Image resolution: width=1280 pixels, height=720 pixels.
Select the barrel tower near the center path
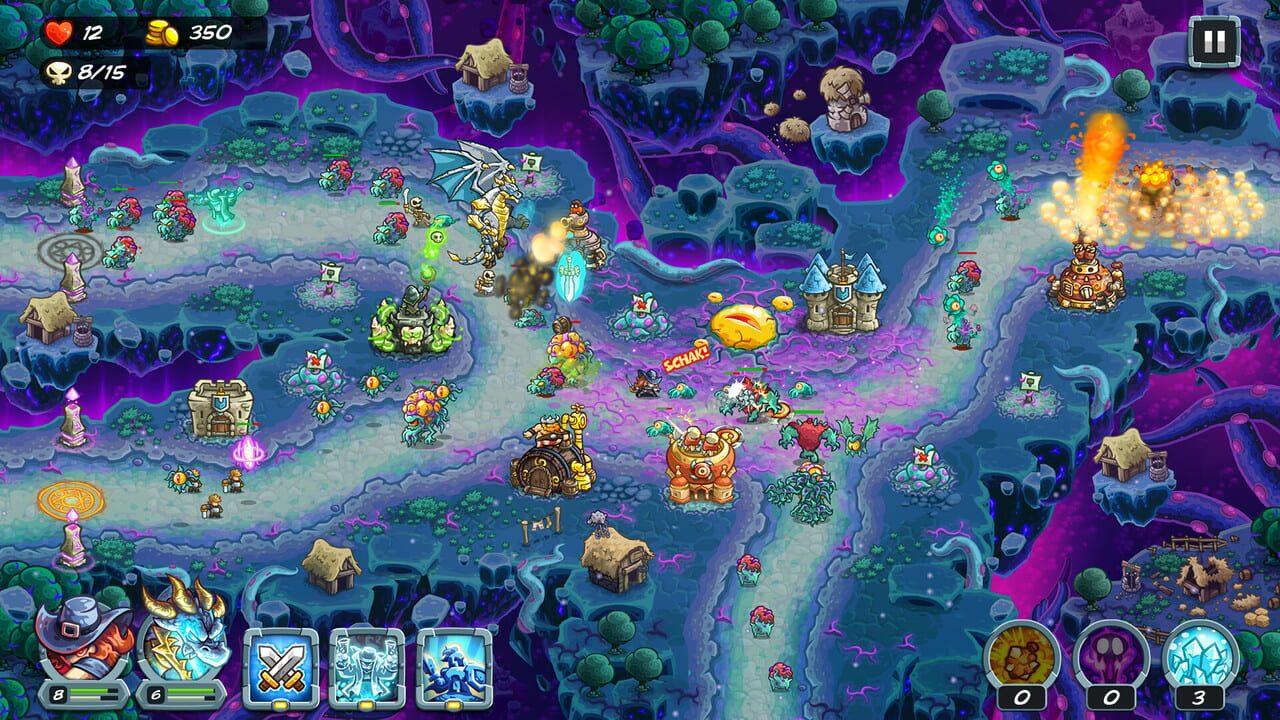550,460
